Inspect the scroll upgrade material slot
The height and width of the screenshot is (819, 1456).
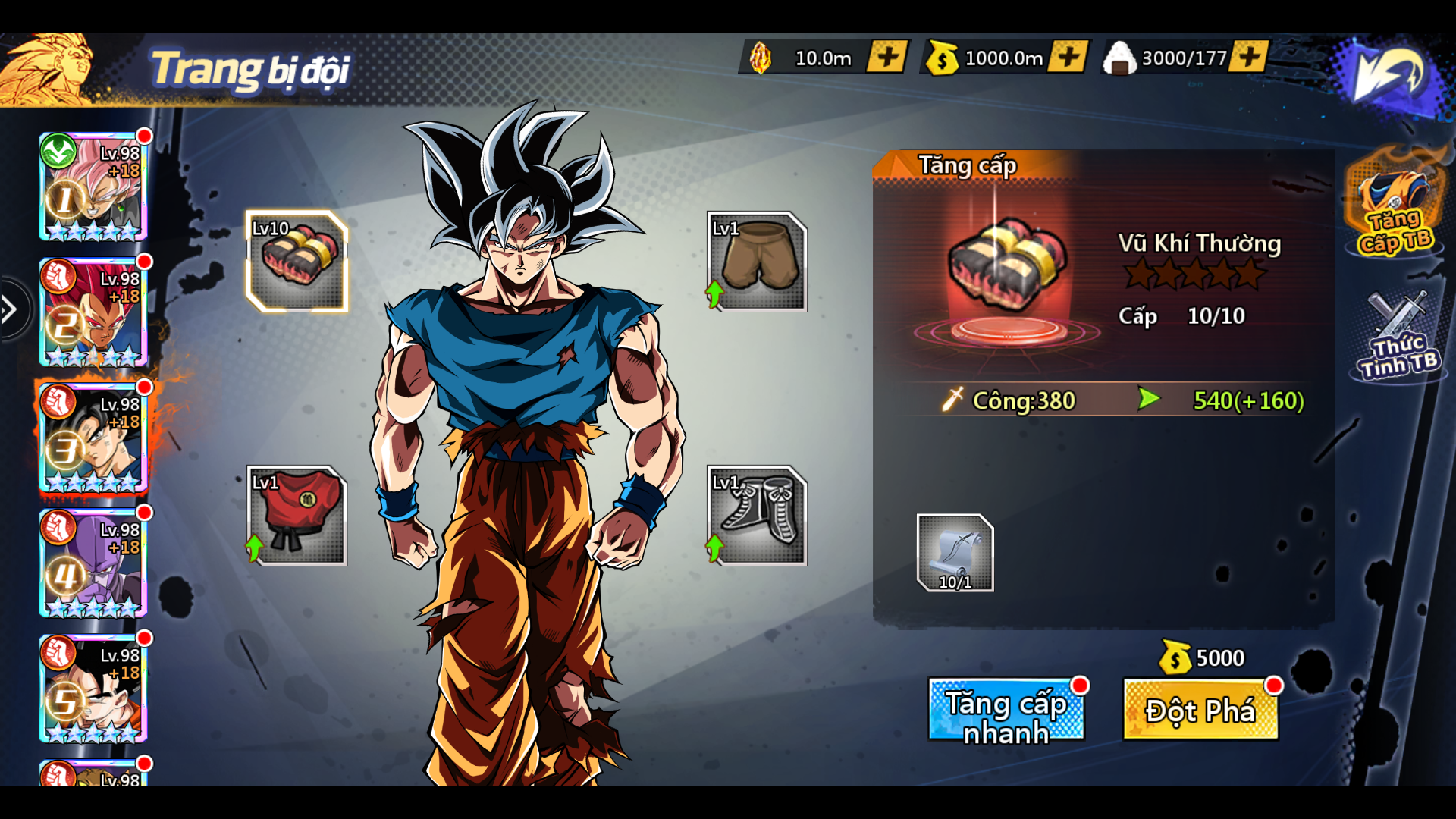point(955,553)
